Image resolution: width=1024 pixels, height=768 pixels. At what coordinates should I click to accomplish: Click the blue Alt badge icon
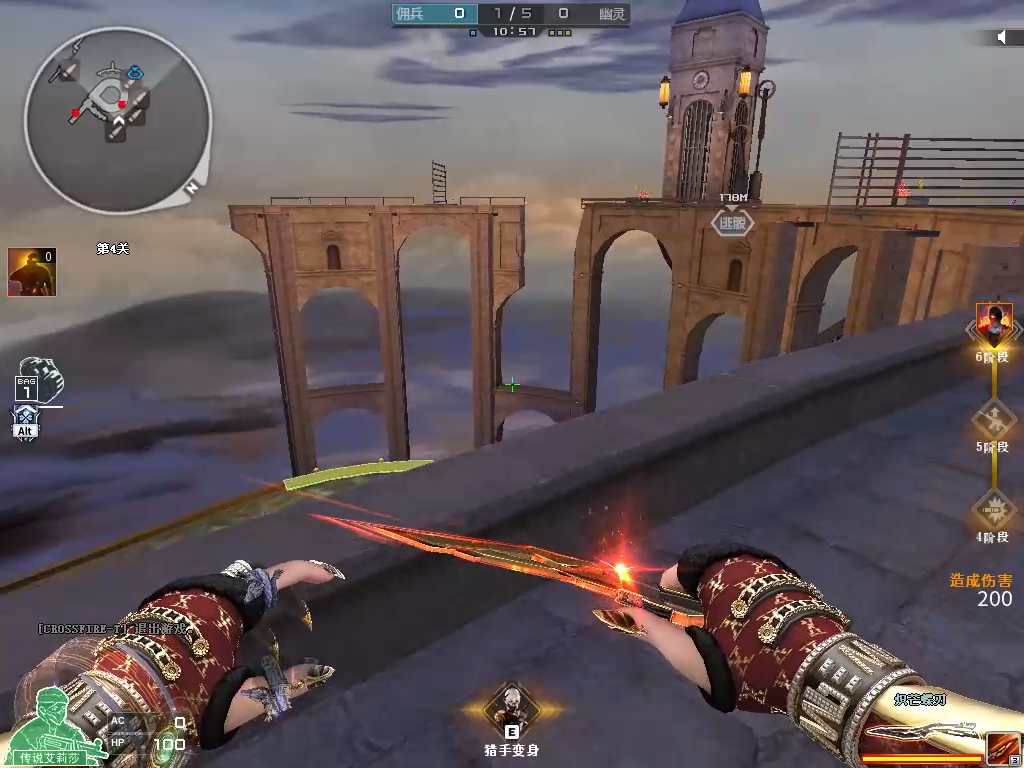pos(26,423)
